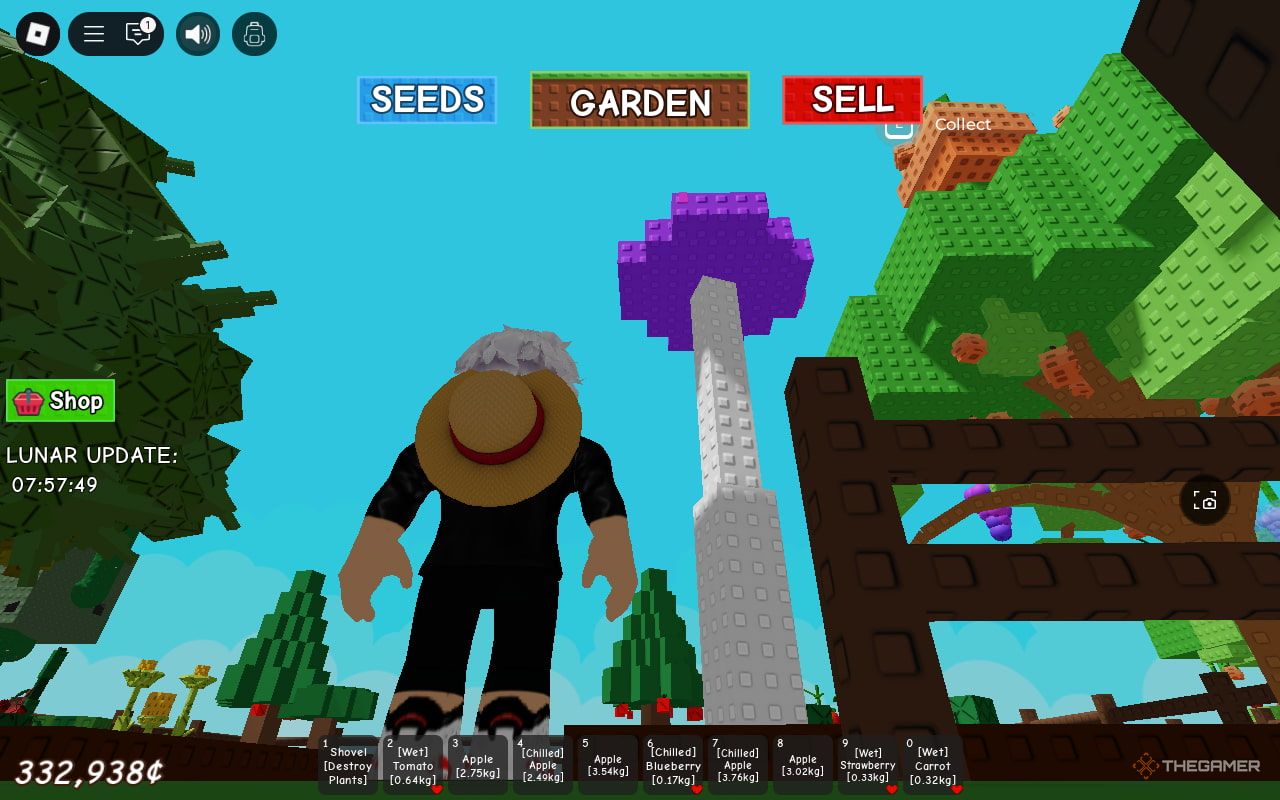Viewport: 1280px width, 800px height.
Task: Select the Chilled Apple weighing 2.49kg
Action: pos(543,766)
